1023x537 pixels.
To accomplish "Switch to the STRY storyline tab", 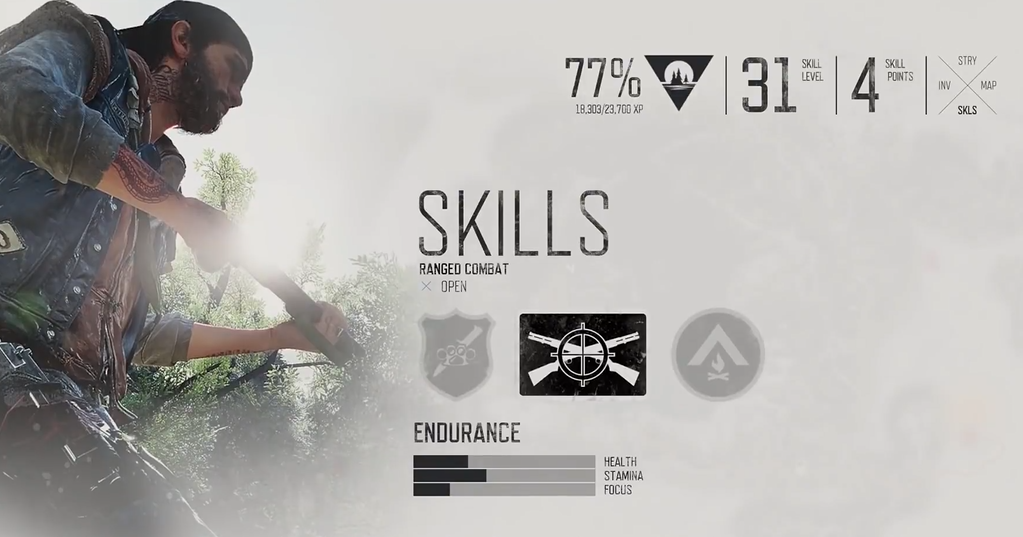I will pyautogui.click(x=967, y=62).
